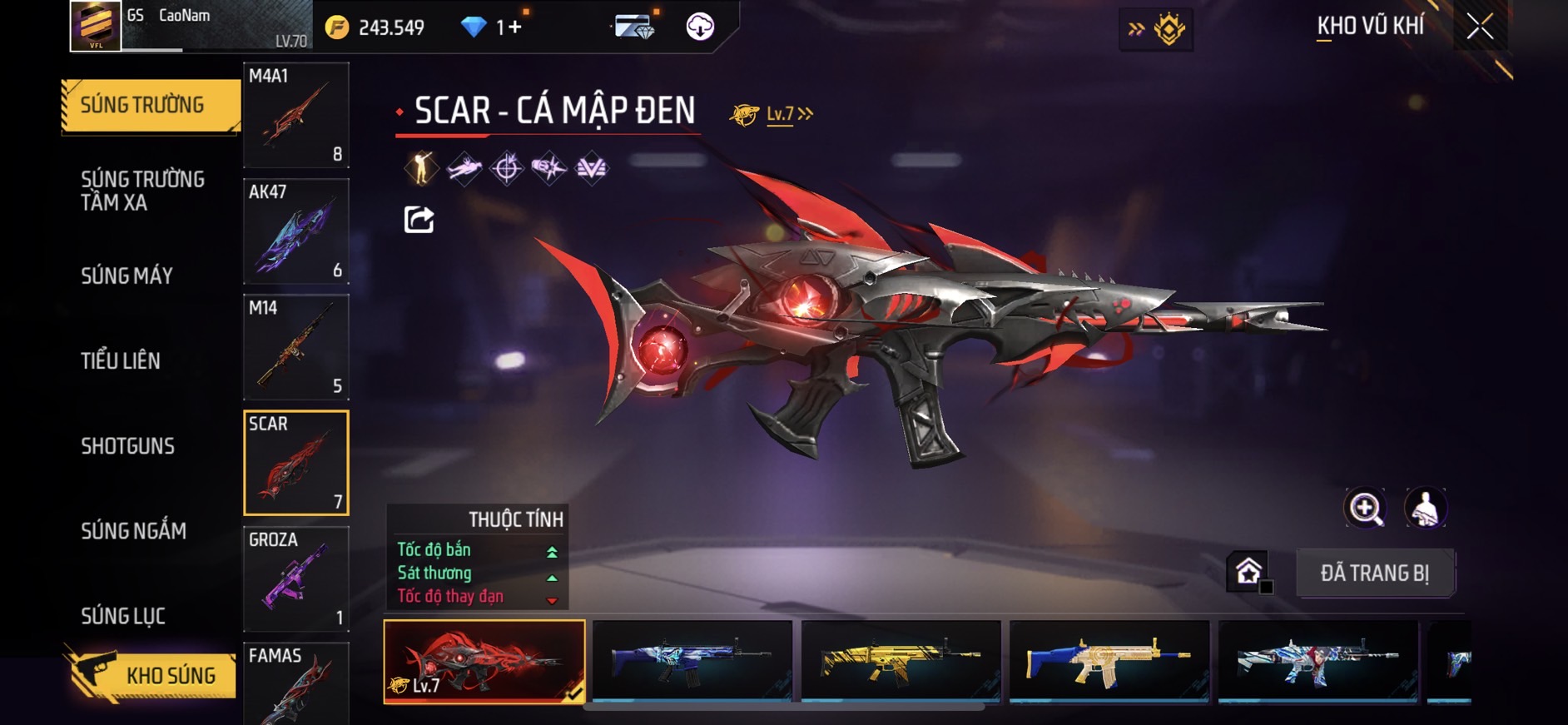Close the weapon armory screen
Screen dimensions: 1568x725
pos(1480,27)
